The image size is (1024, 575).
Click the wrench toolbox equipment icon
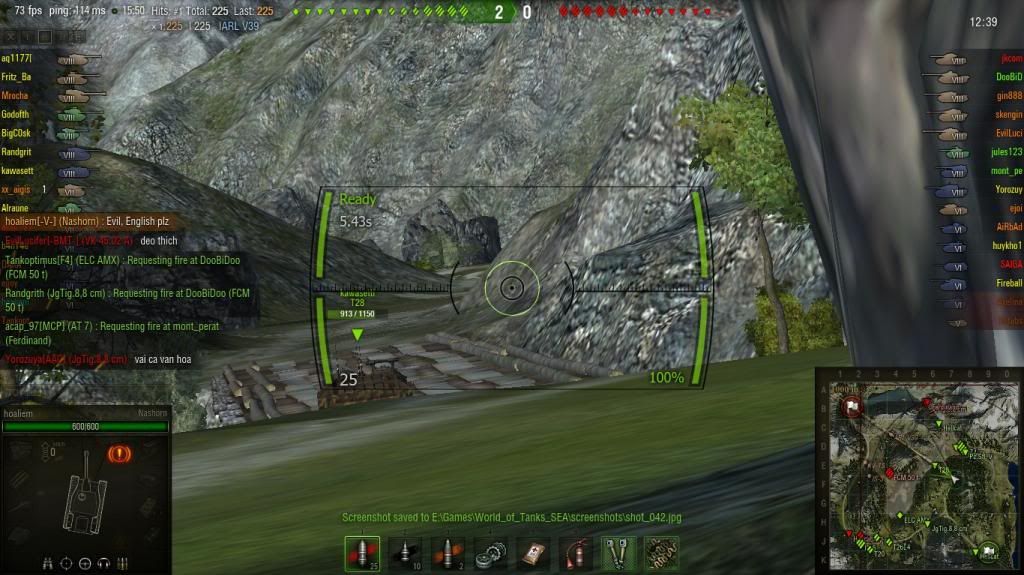click(619, 553)
